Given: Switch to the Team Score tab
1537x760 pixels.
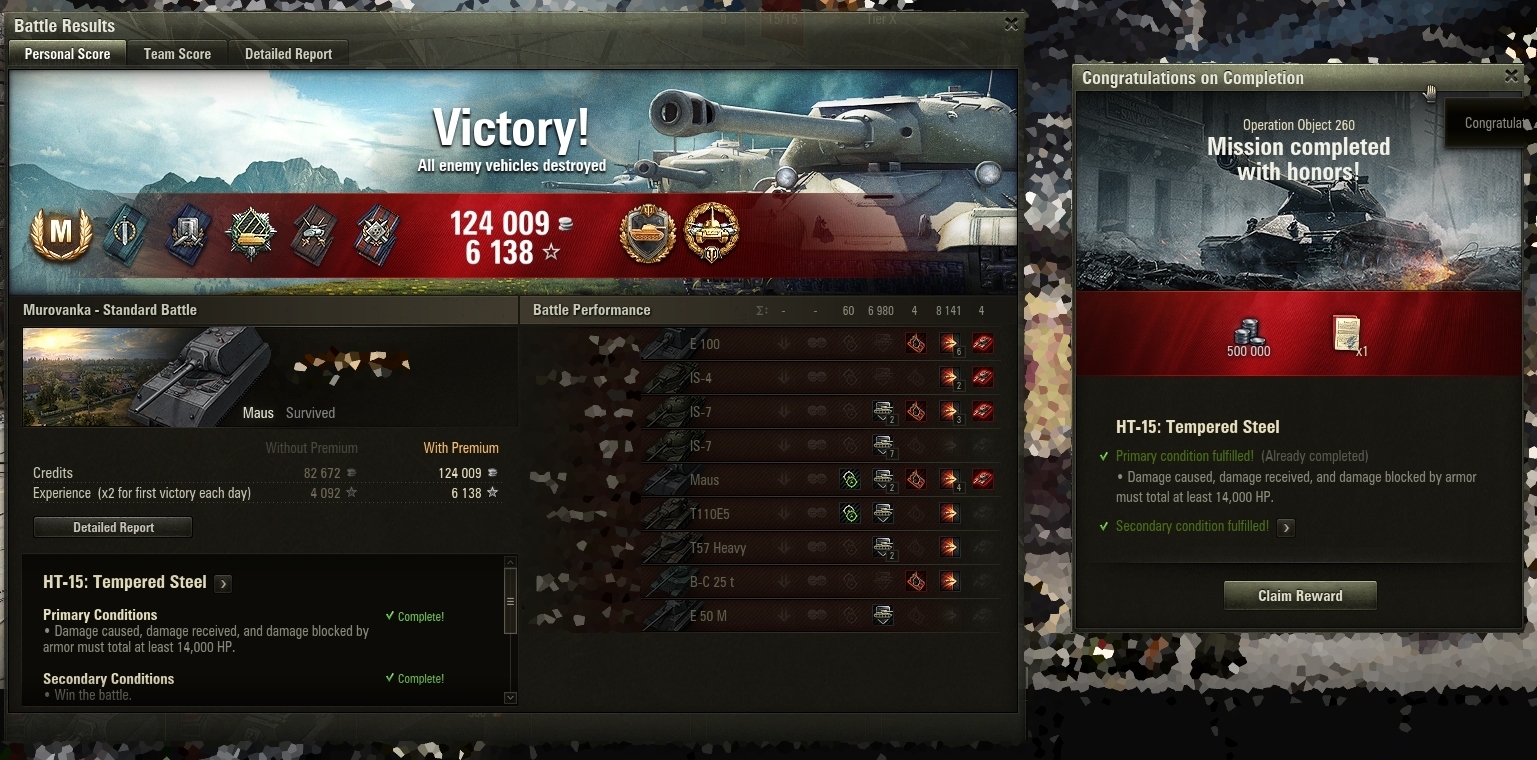Looking at the screenshot, I should [177, 54].
